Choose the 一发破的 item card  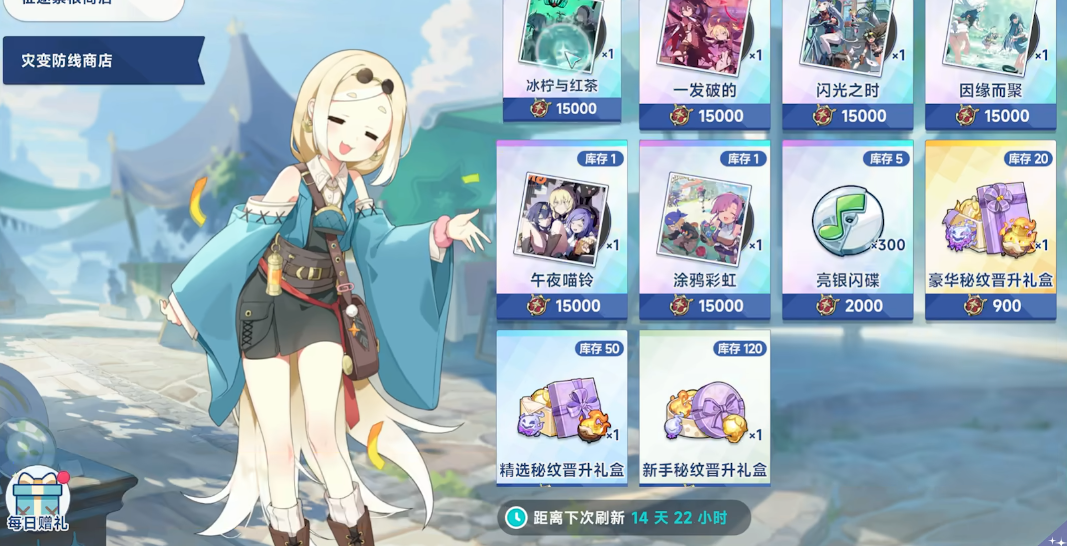pyautogui.click(x=704, y=62)
